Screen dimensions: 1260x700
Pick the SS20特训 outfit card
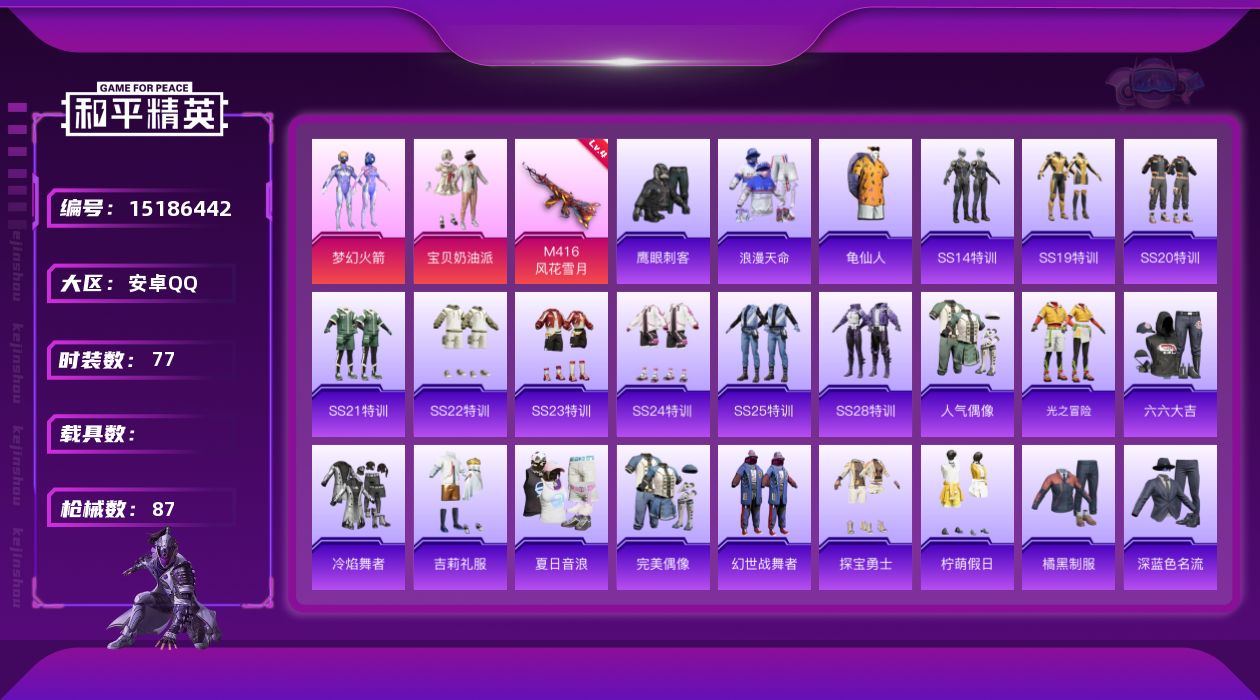click(1170, 210)
